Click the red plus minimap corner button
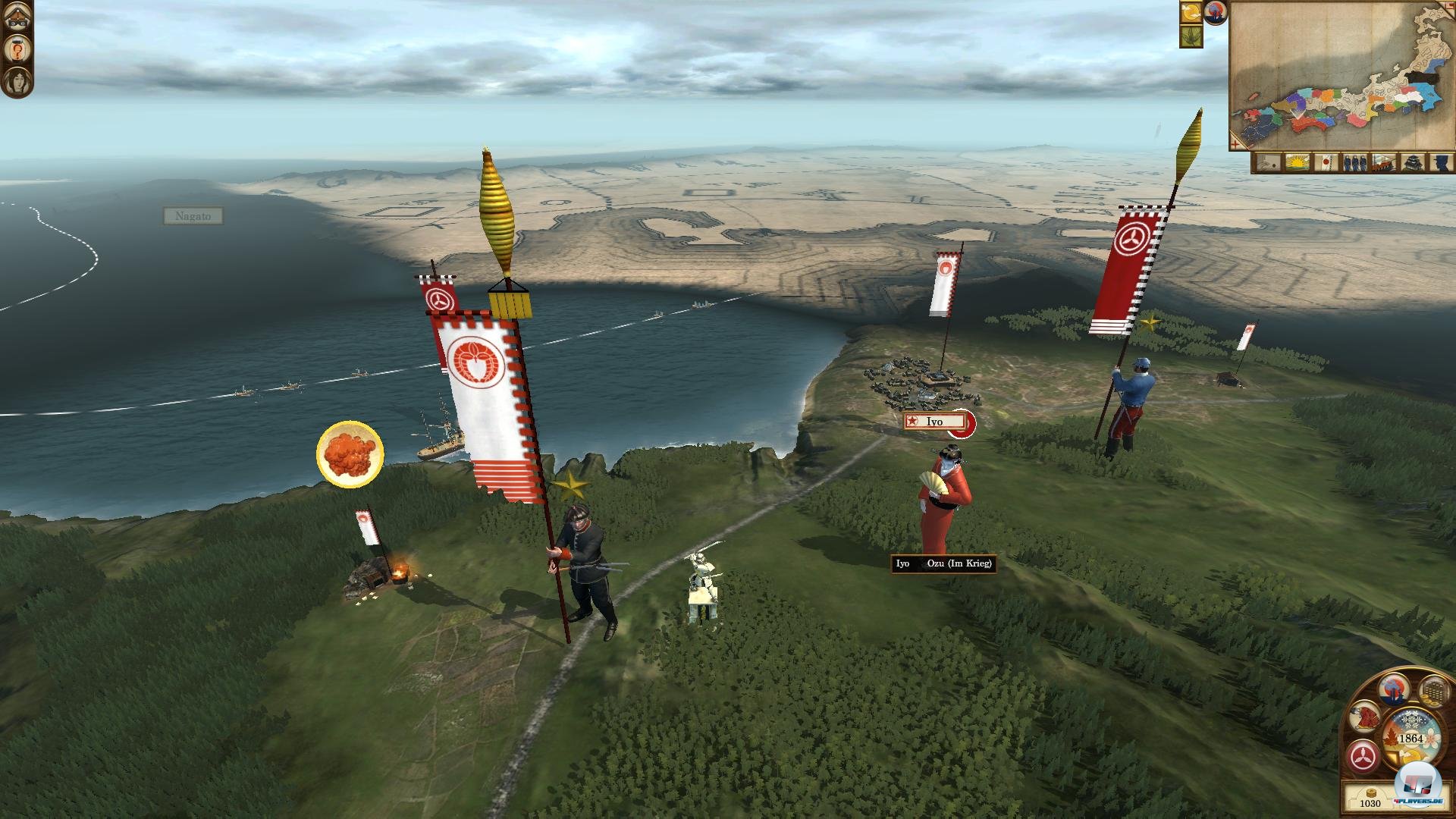The height and width of the screenshot is (819, 1456). (1237, 143)
